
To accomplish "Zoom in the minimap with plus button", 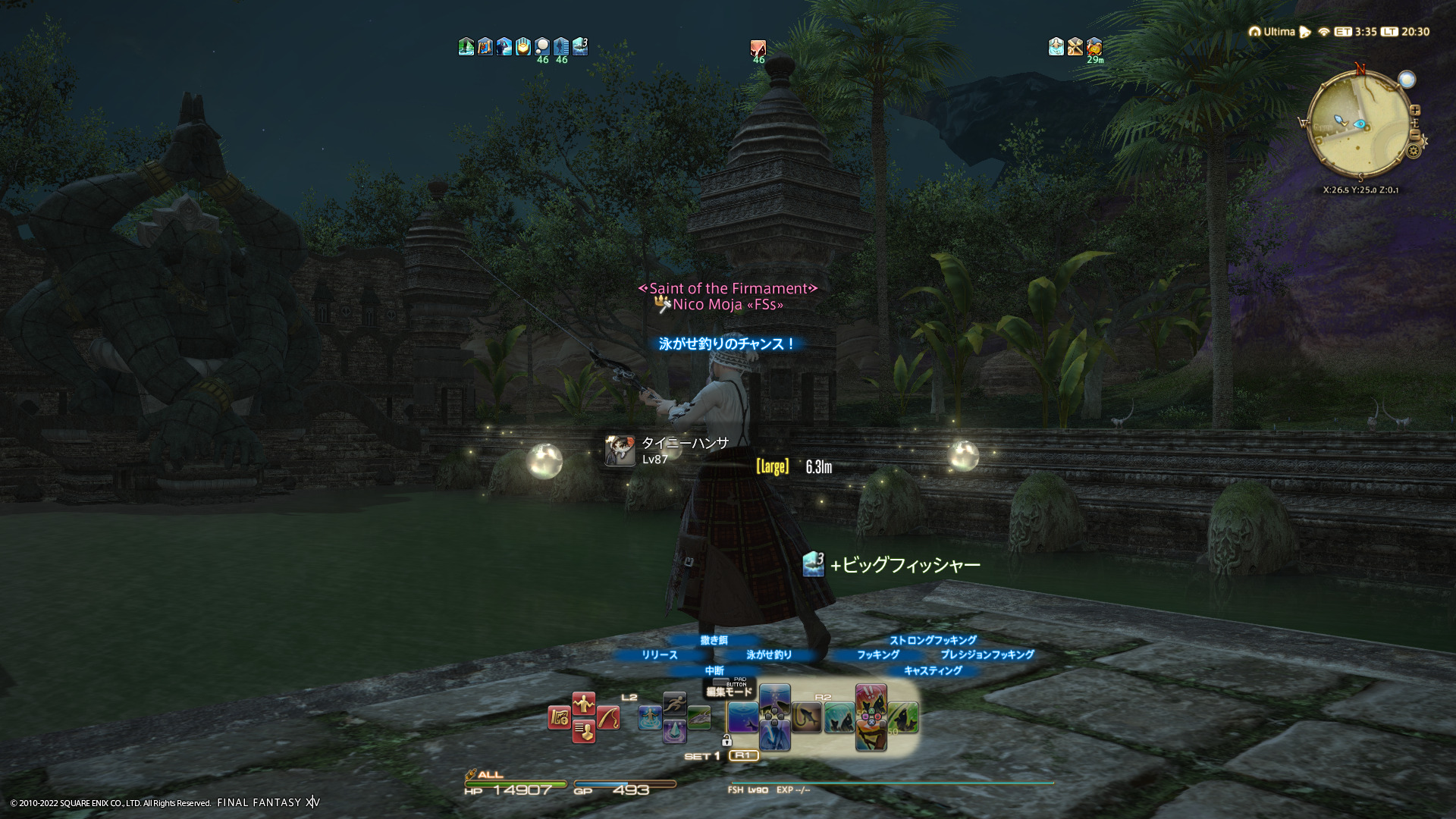I will point(1414,111).
